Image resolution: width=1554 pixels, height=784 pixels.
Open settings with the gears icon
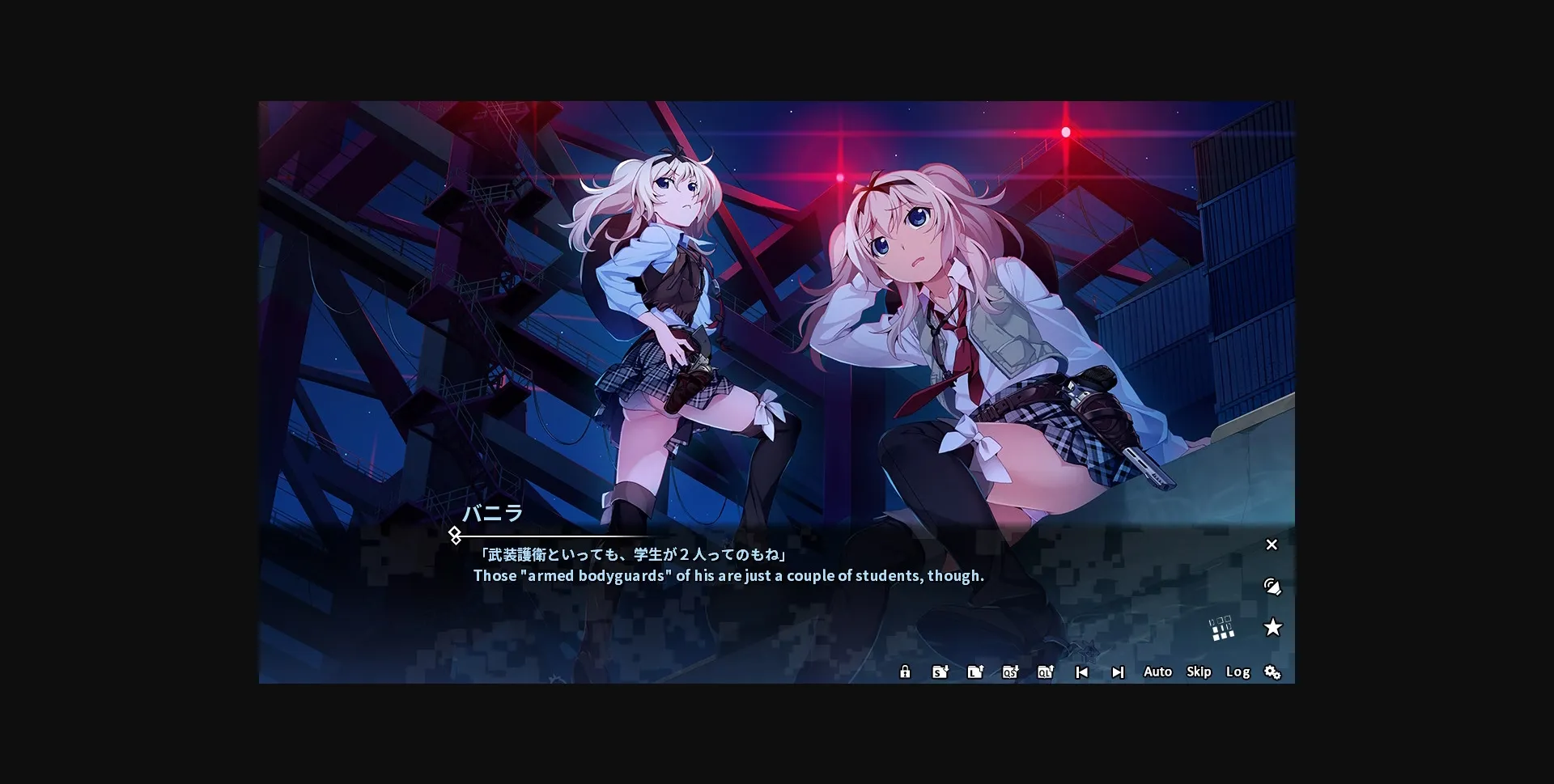1273,672
